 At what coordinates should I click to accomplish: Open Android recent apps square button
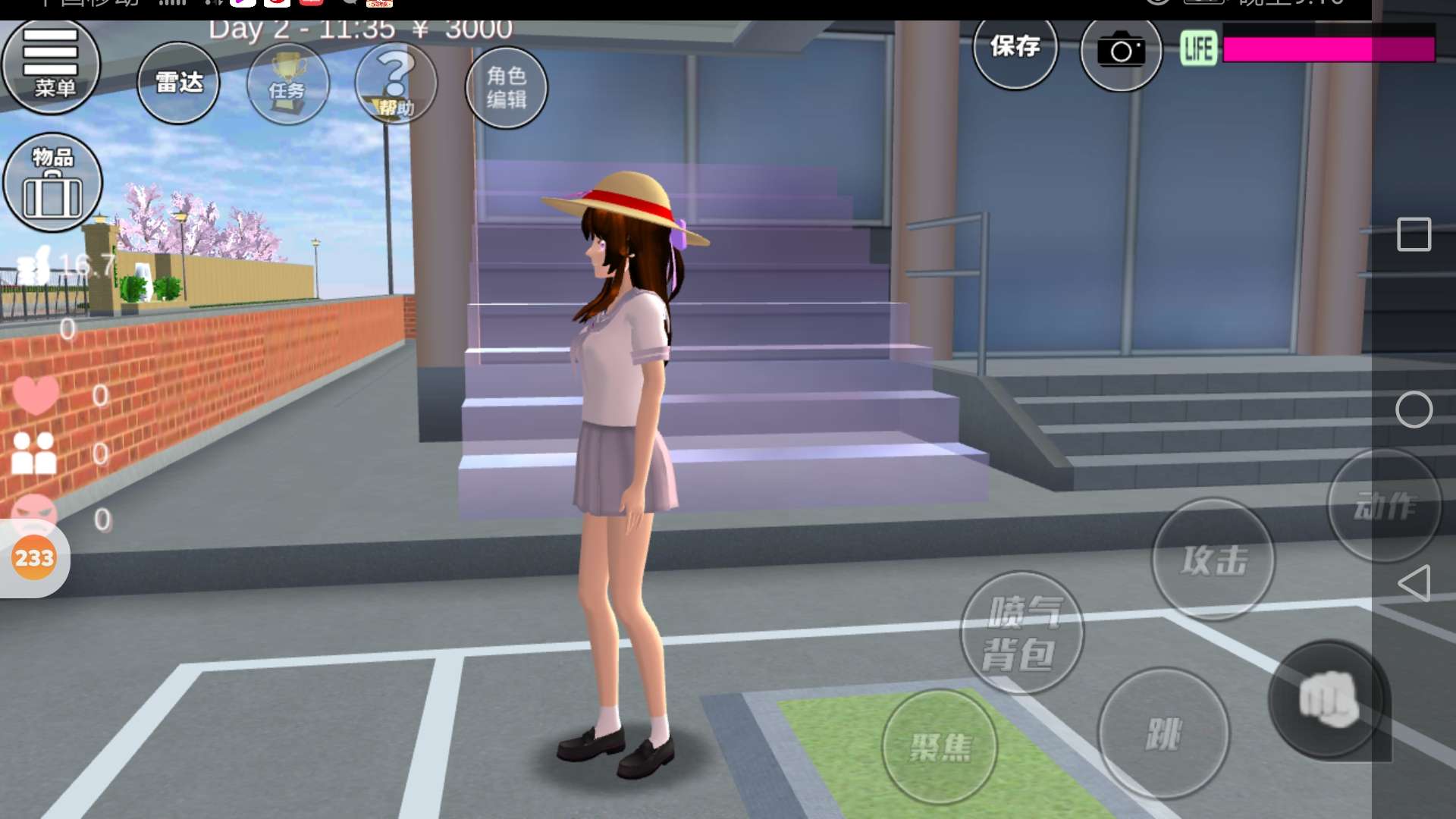[1414, 234]
